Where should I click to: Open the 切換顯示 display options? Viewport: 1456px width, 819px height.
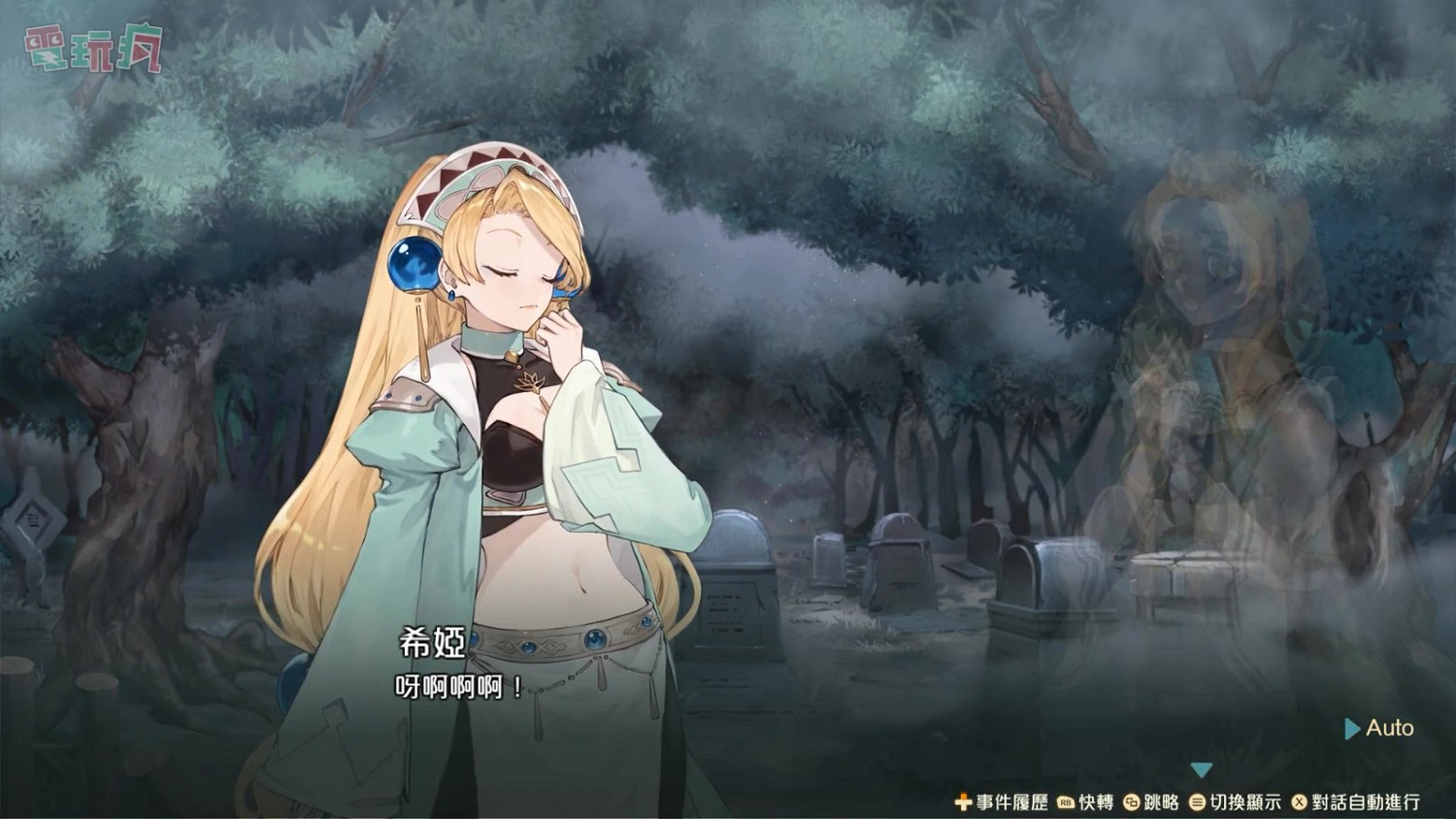click(x=1245, y=802)
